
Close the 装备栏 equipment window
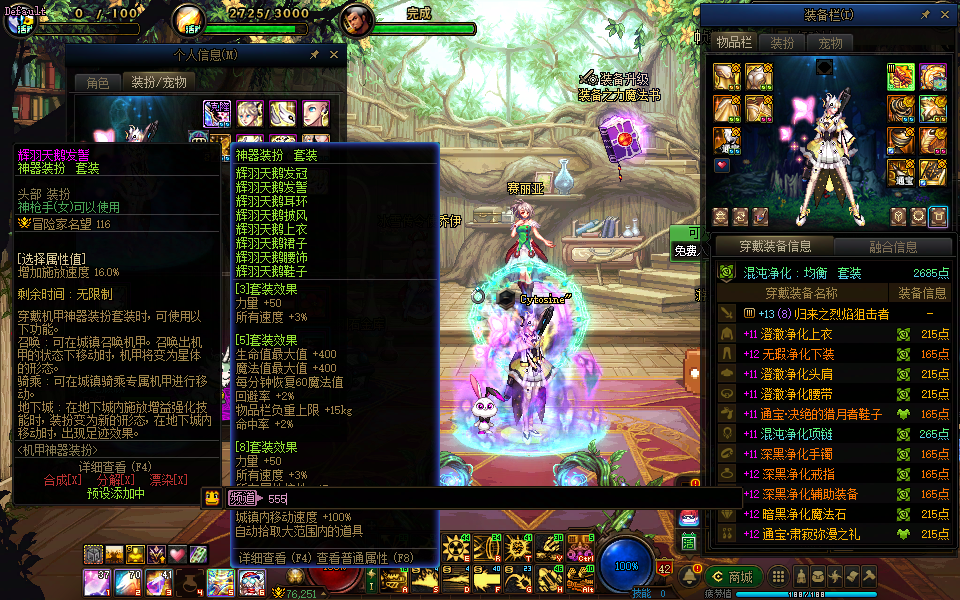pos(946,16)
